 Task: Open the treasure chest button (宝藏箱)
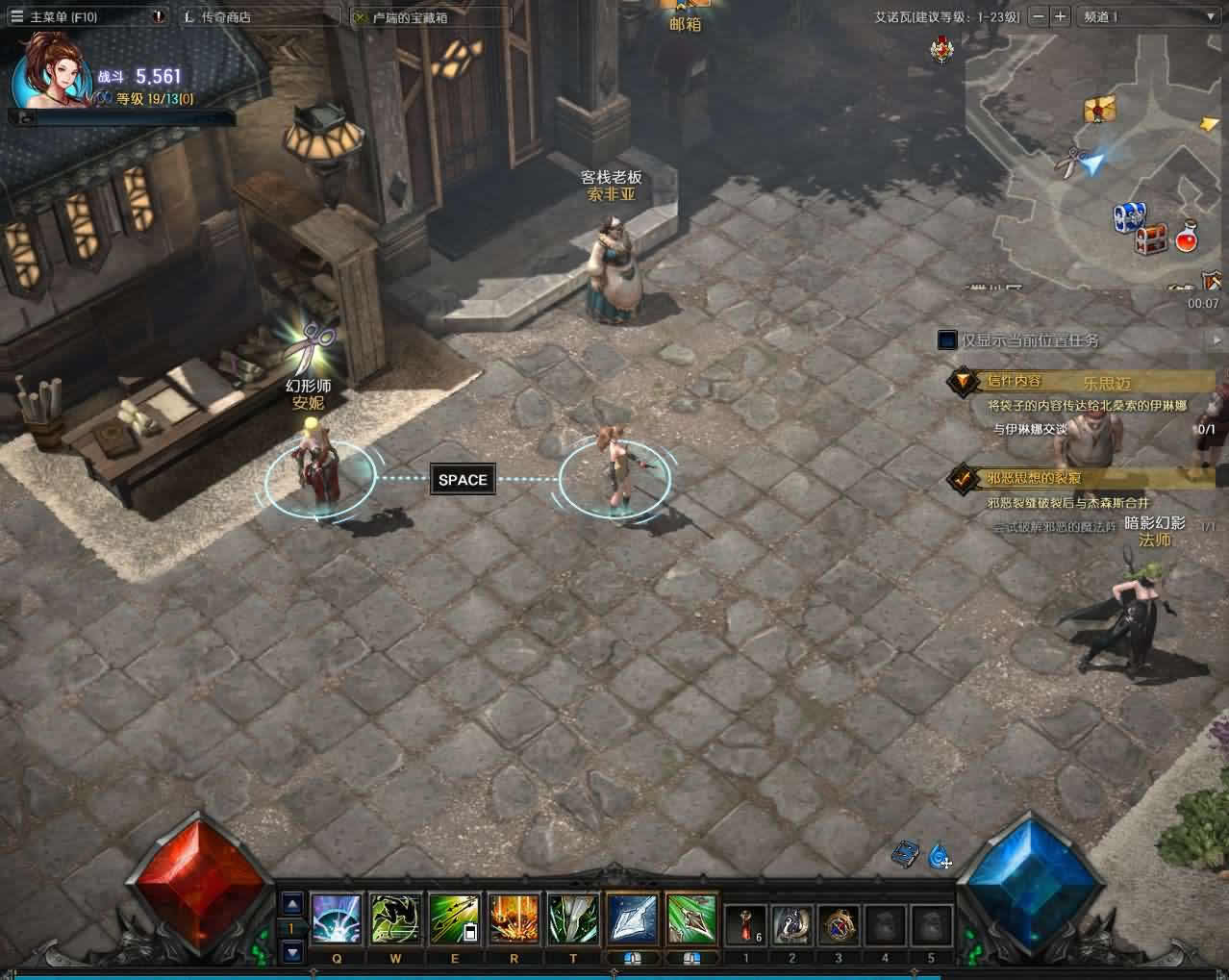coord(409,16)
